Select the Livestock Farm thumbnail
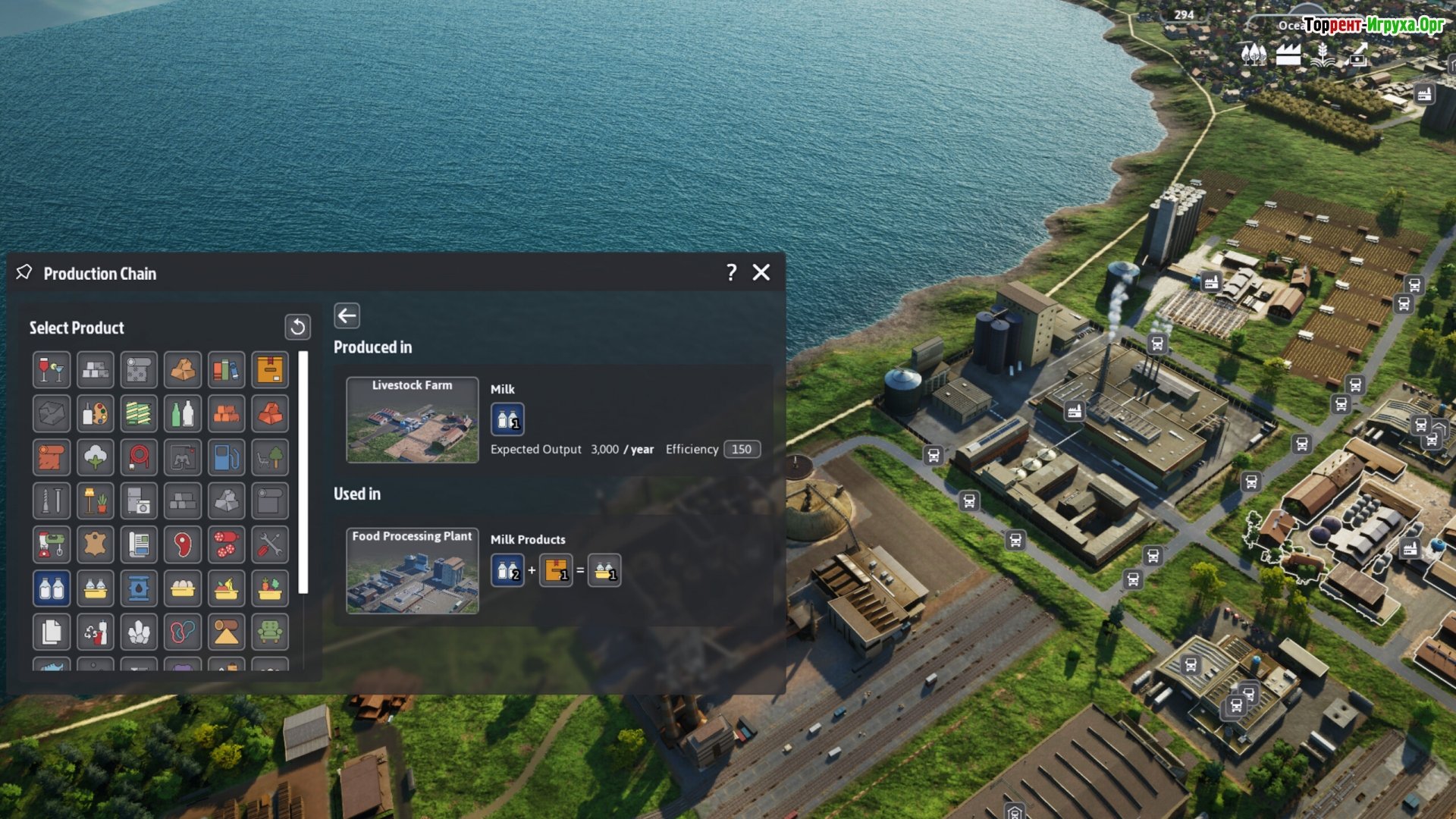 [x=412, y=419]
